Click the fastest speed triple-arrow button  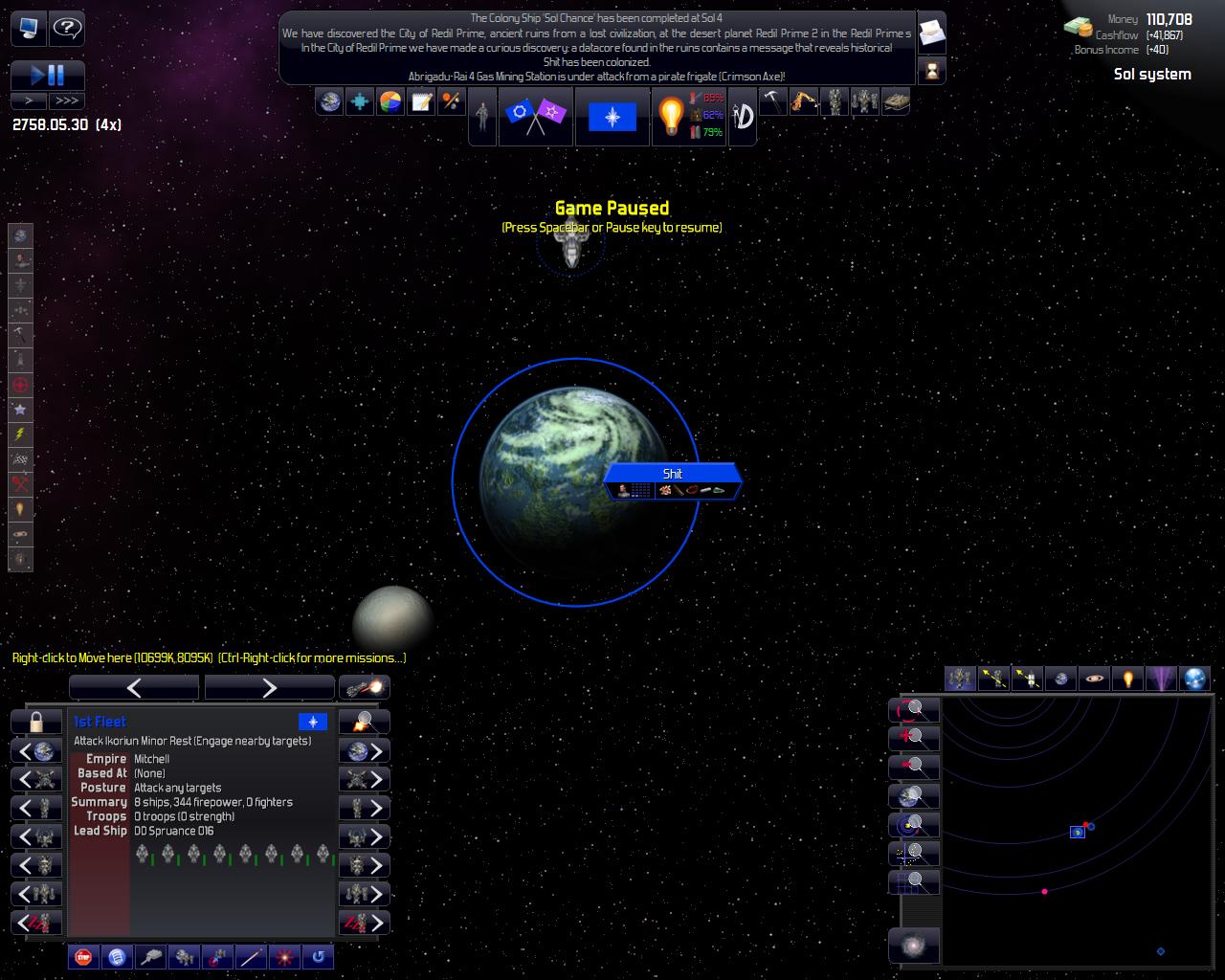67,100
